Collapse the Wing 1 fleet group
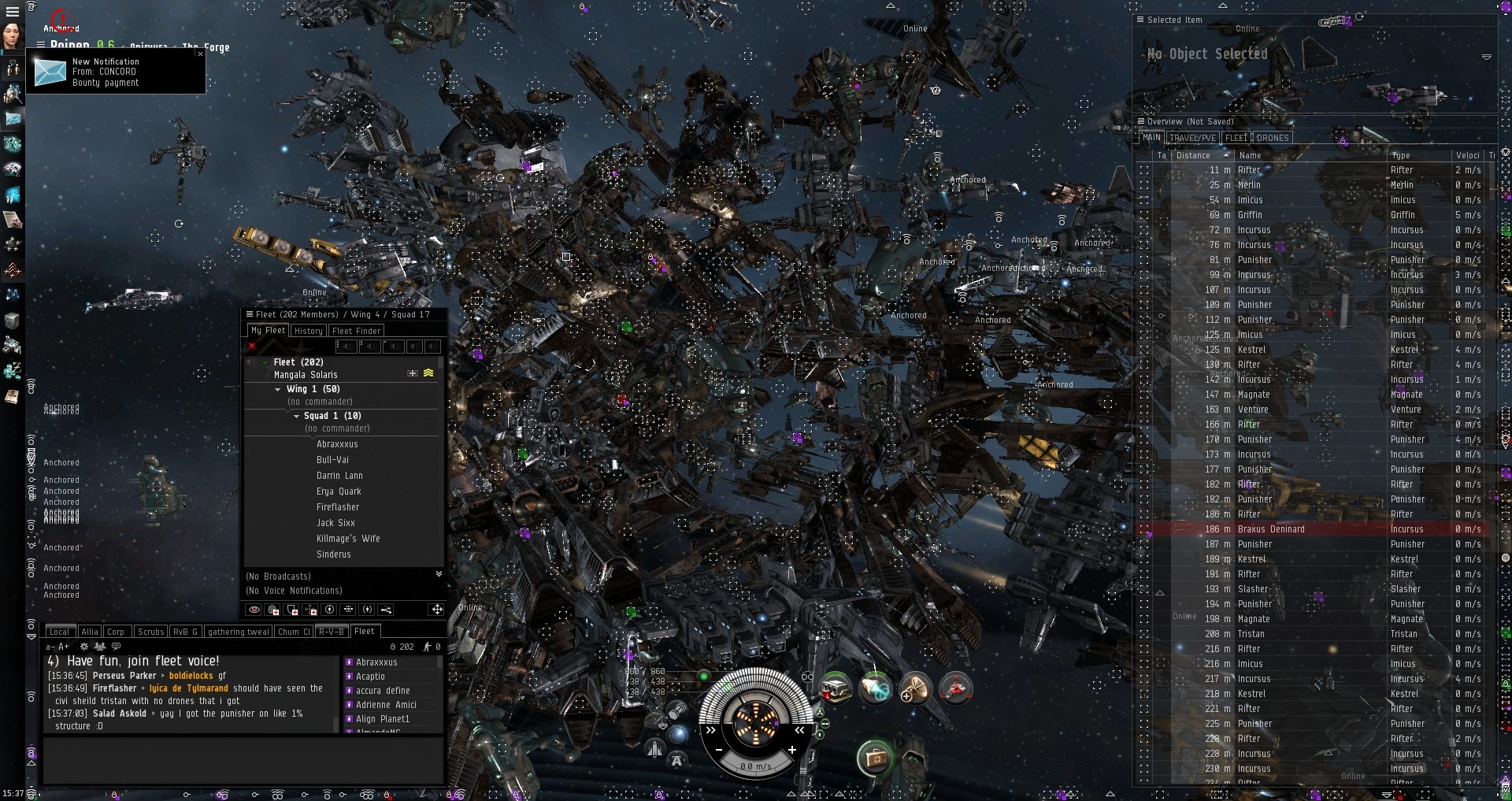Screen dimensions: 1512x801 point(278,389)
